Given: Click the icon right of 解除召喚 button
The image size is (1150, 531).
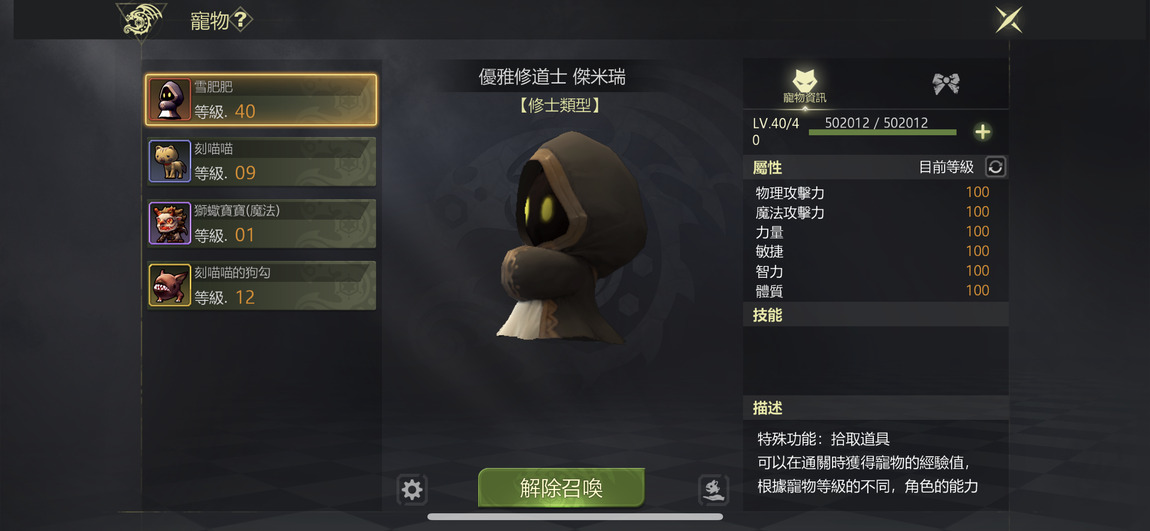Looking at the screenshot, I should pos(712,489).
